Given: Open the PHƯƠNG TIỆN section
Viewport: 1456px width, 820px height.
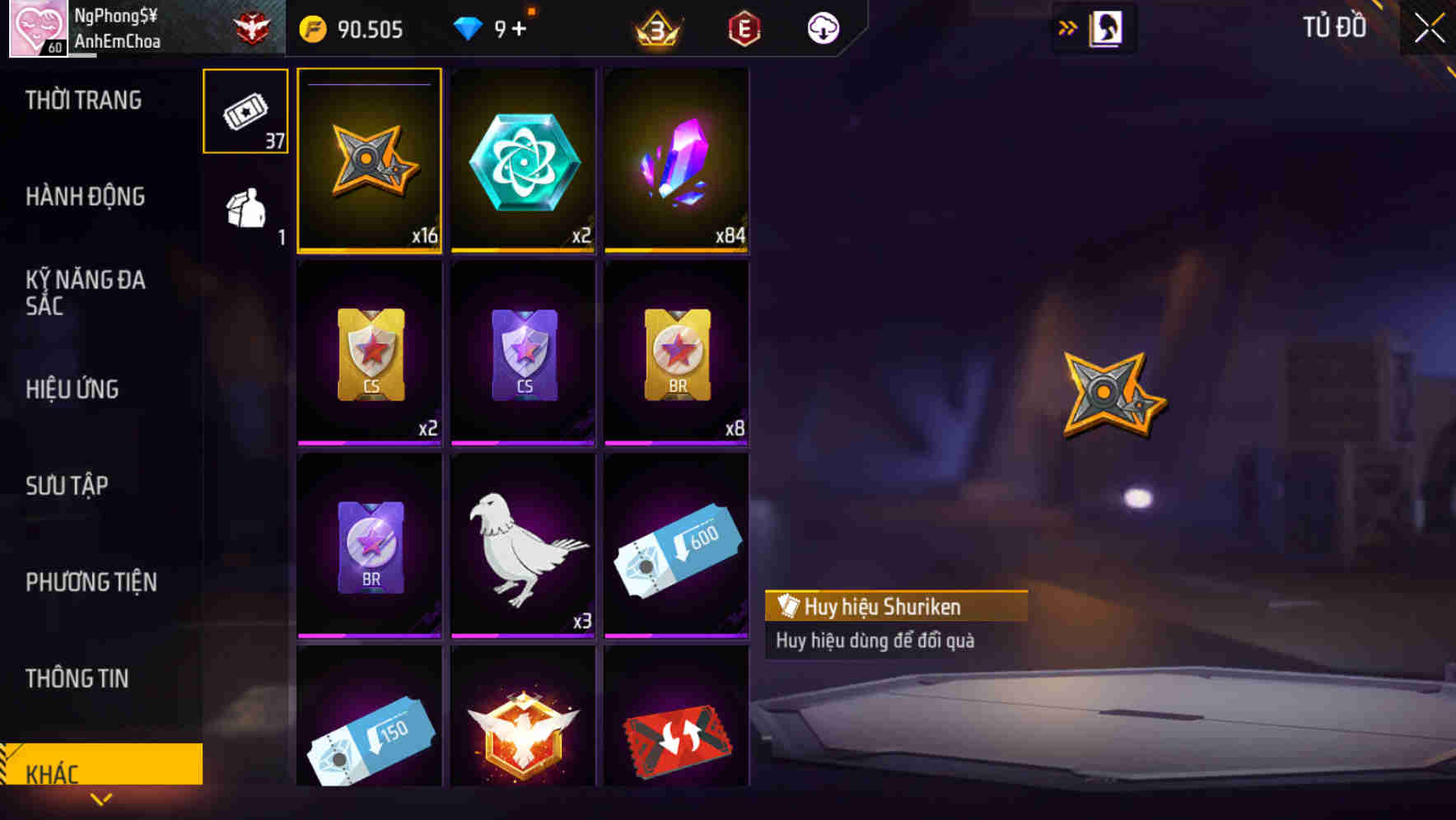Looking at the screenshot, I should (x=91, y=581).
